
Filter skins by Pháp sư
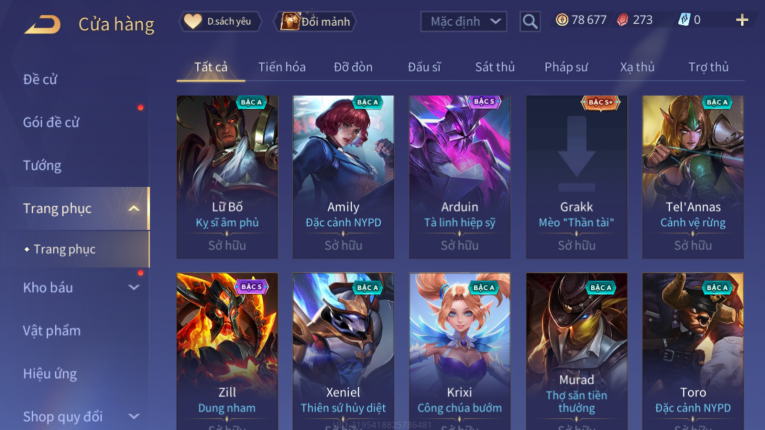[x=566, y=67]
